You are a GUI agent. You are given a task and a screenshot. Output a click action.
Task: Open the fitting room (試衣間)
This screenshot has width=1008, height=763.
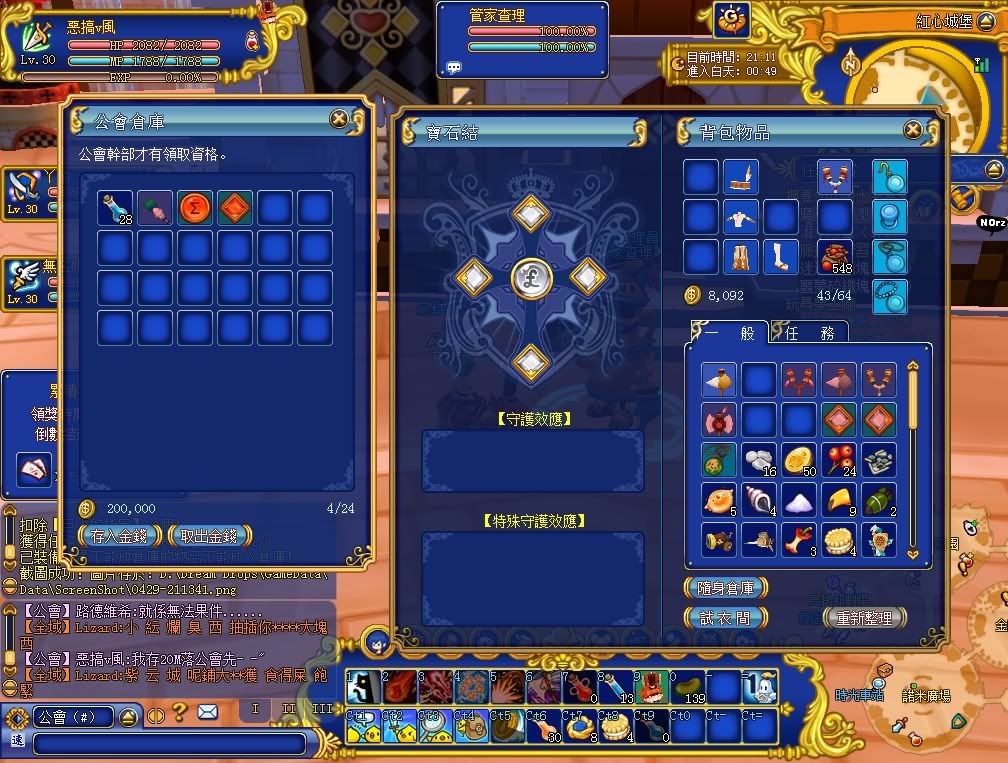(726, 618)
